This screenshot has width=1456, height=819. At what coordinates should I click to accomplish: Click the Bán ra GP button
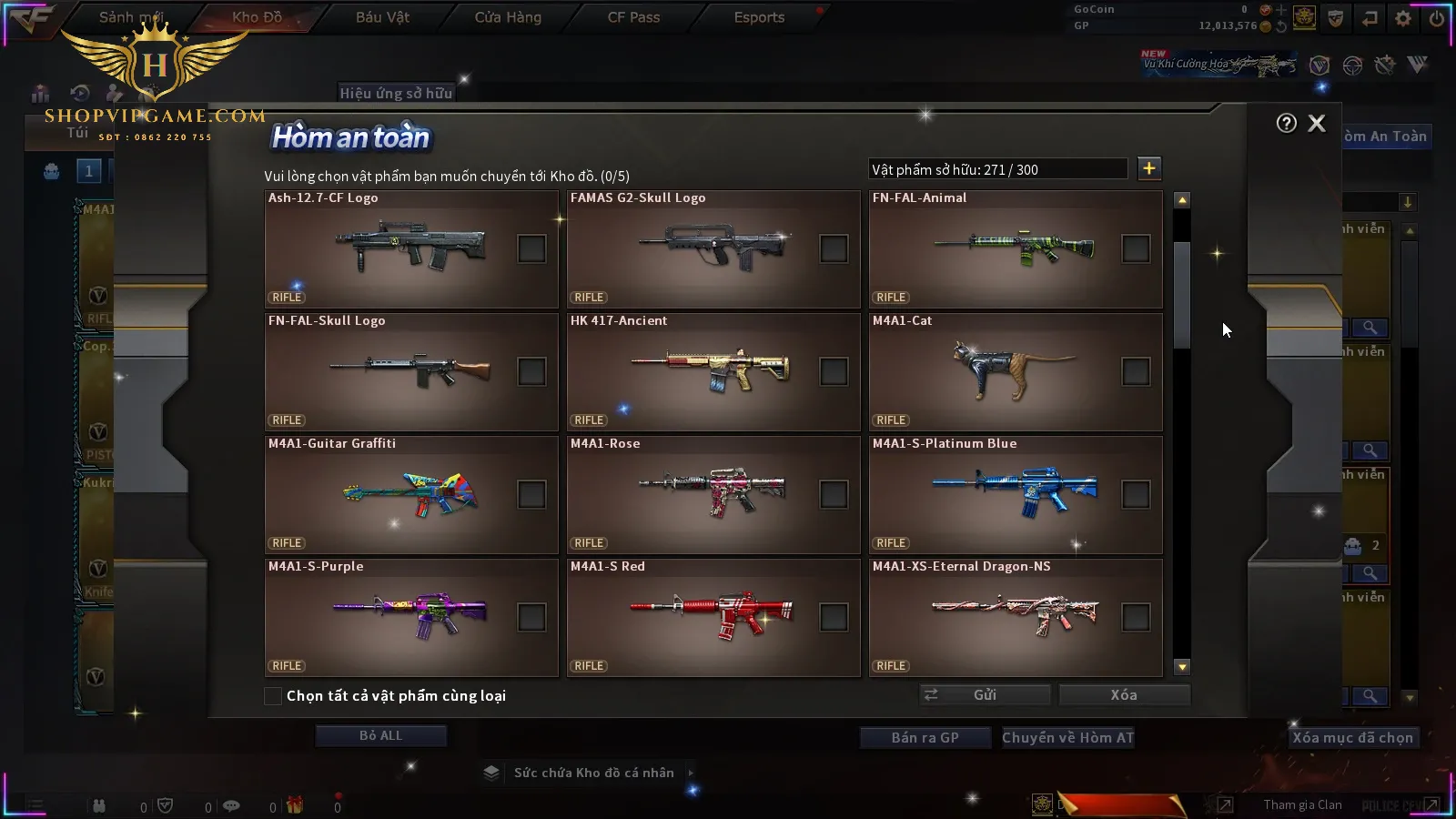[925, 738]
